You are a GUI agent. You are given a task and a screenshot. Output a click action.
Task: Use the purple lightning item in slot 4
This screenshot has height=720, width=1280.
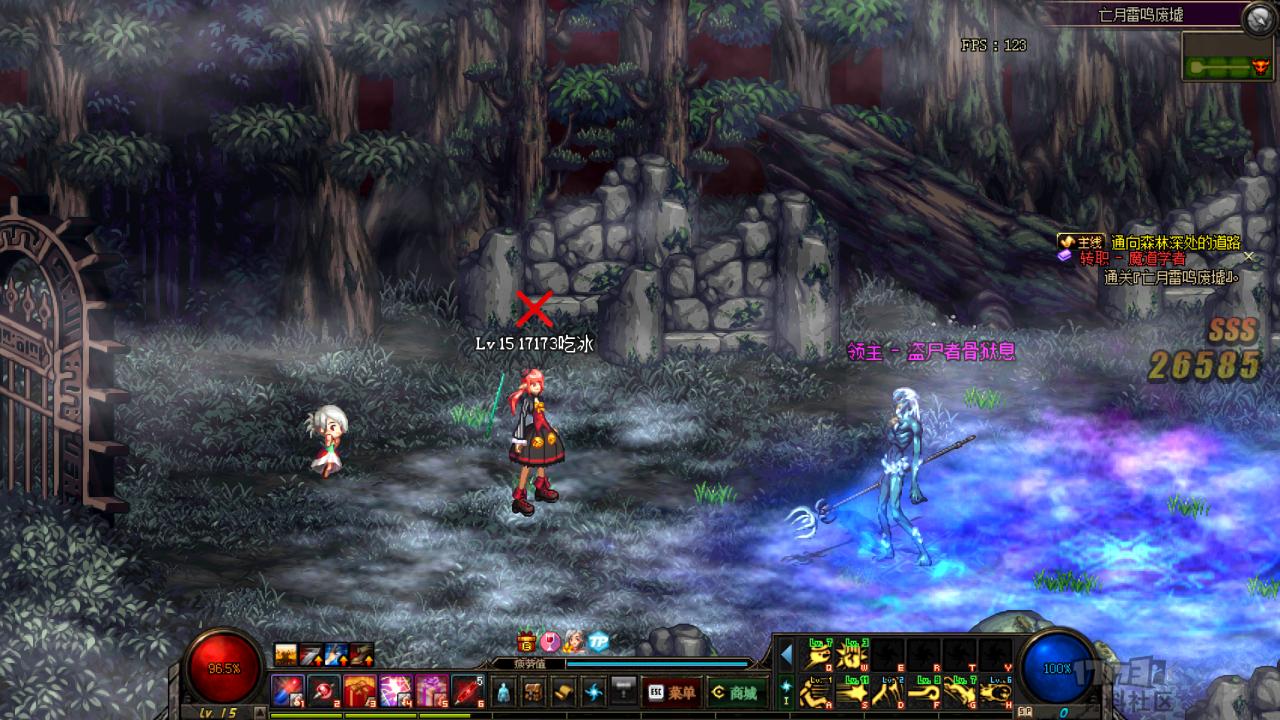tap(395, 690)
